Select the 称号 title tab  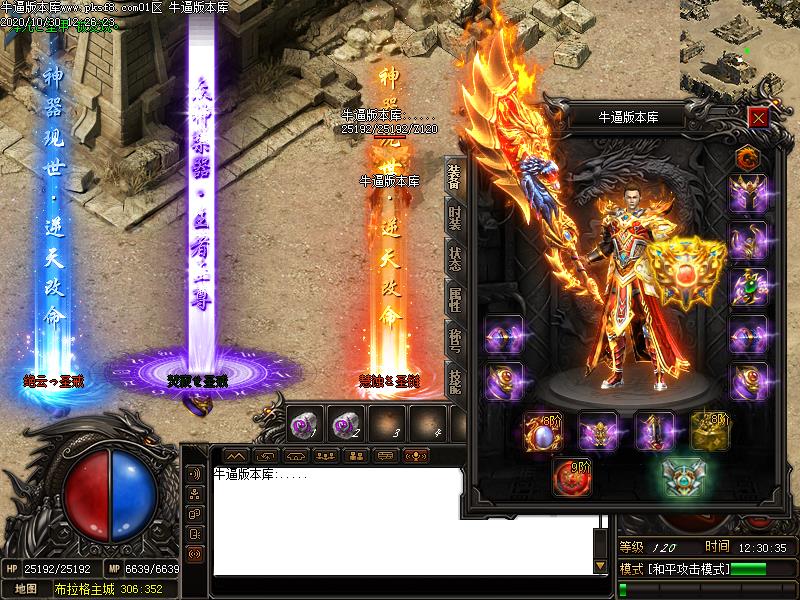point(455,339)
